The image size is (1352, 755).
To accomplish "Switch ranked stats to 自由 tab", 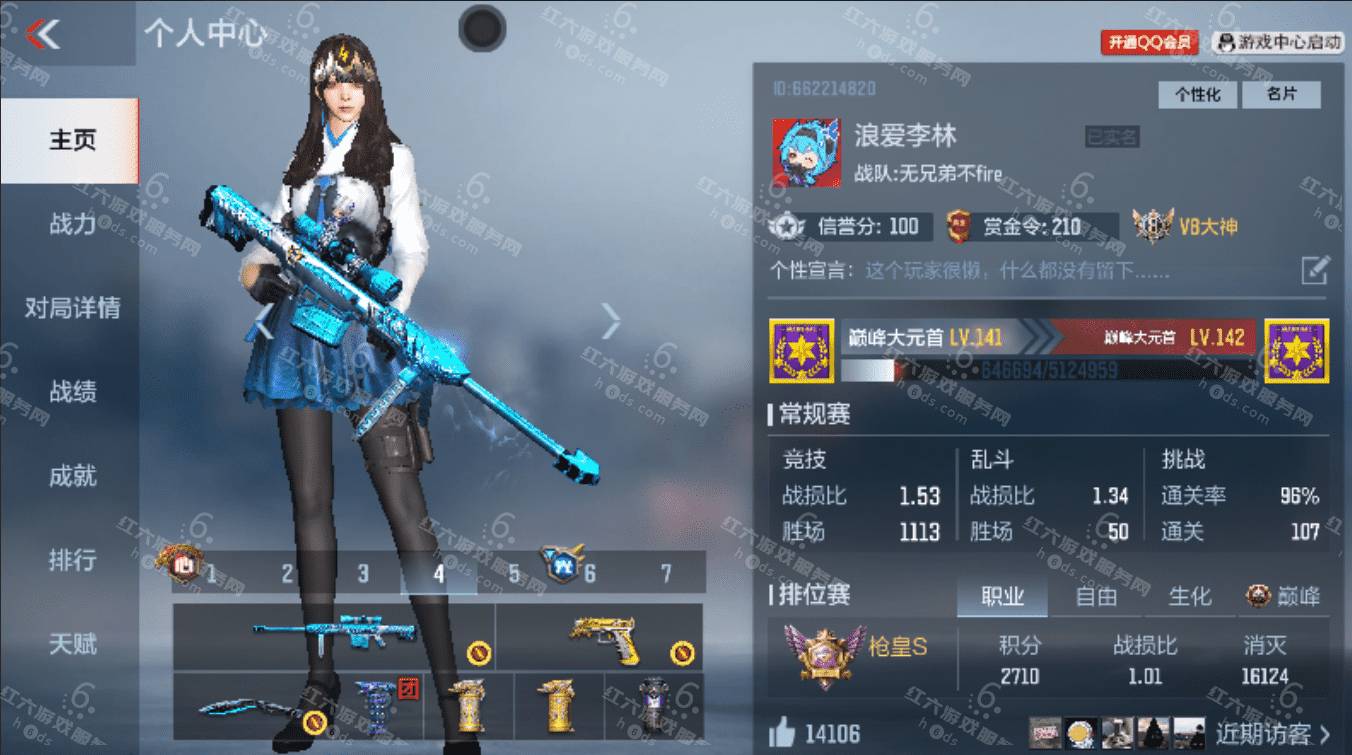I will pyautogui.click(x=1096, y=597).
